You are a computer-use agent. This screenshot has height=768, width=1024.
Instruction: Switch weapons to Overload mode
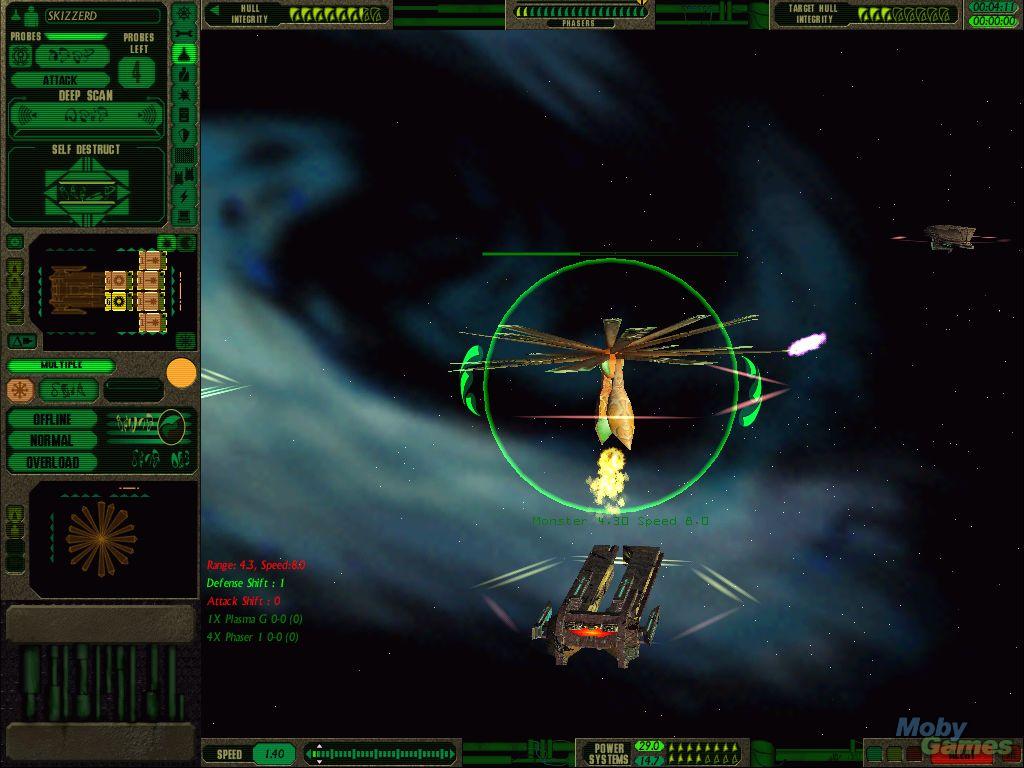52,462
